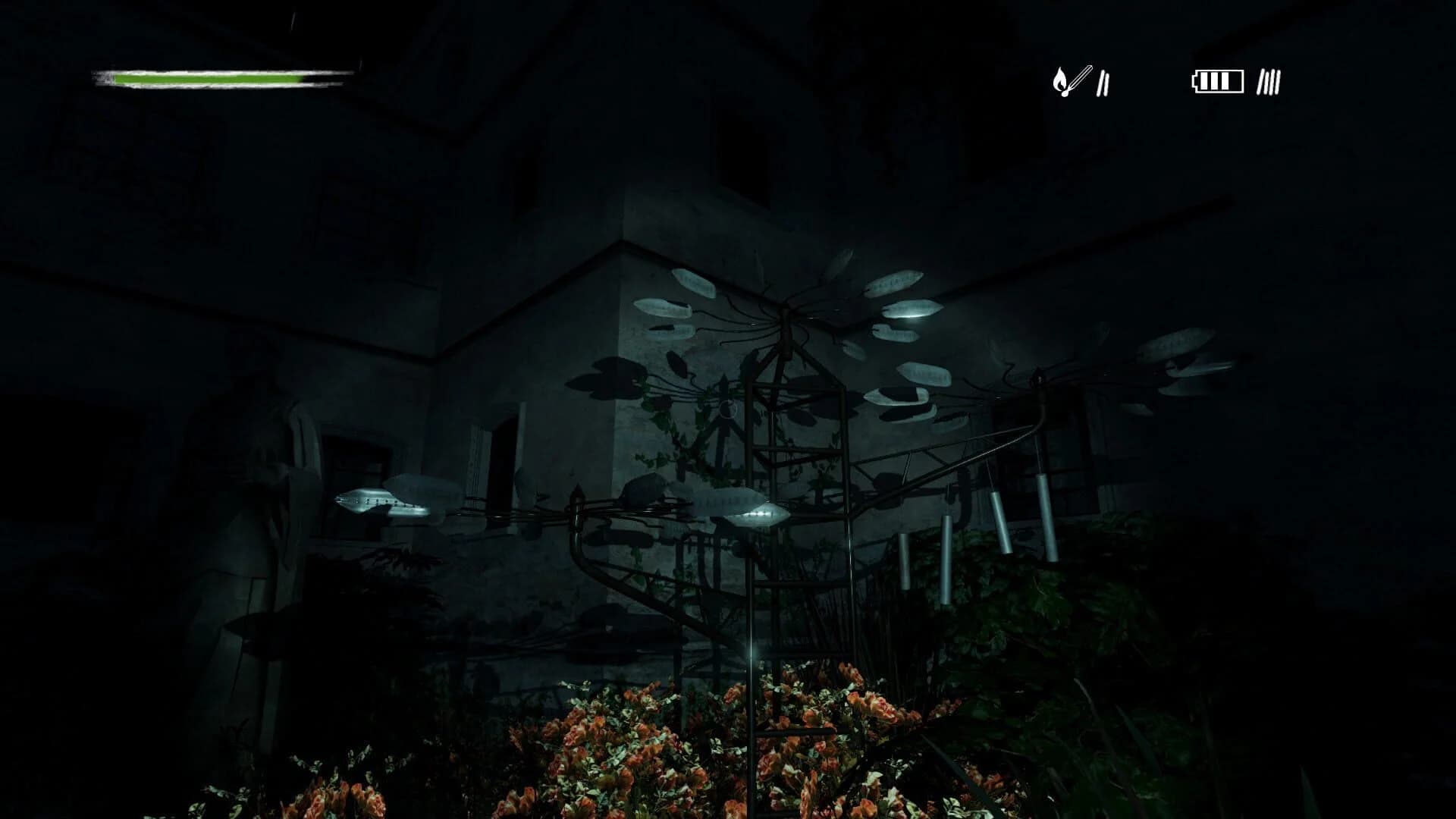Click the flame on the match icon

coord(1060,80)
